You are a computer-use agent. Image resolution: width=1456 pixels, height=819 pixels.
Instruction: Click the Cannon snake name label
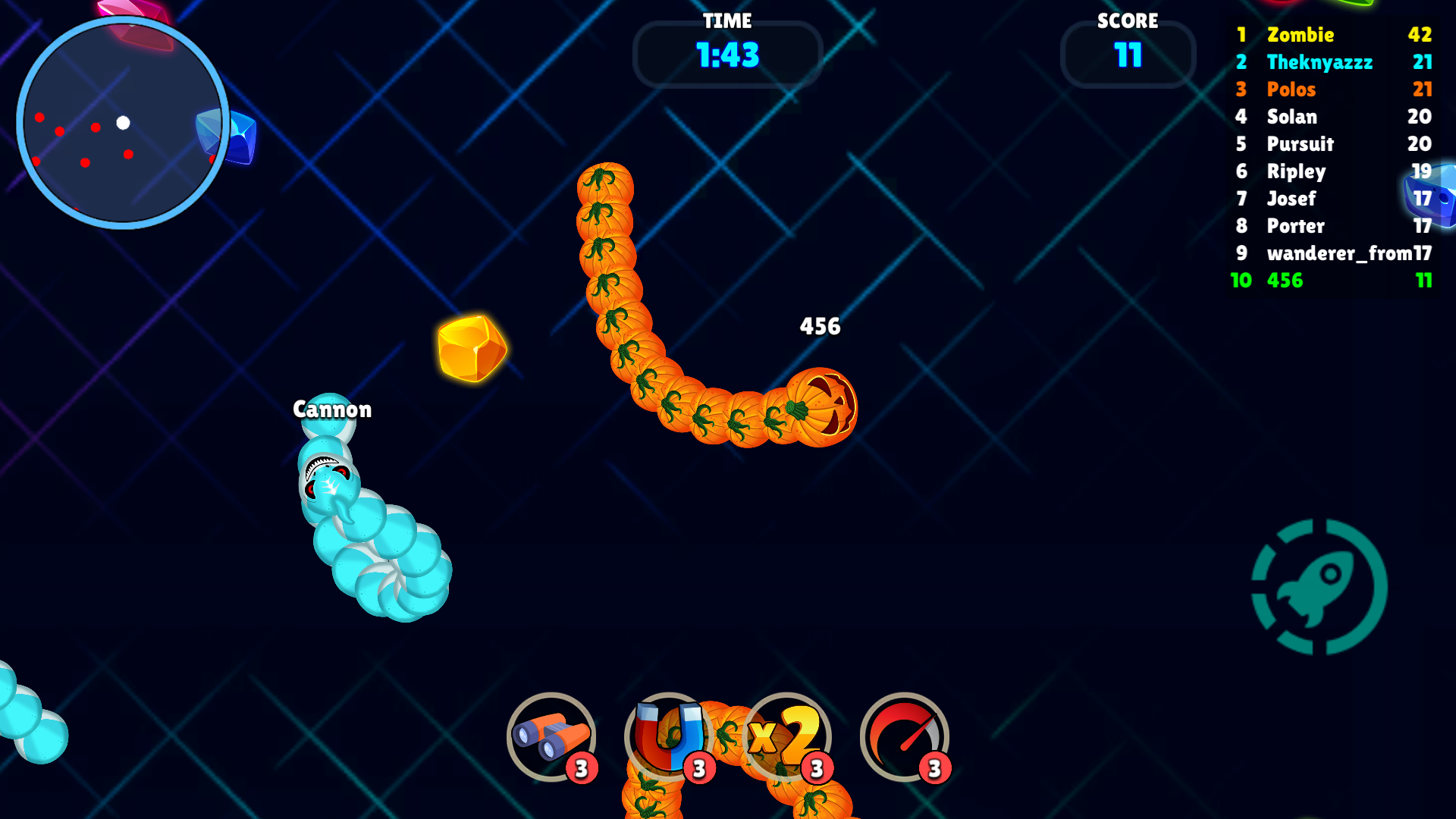pyautogui.click(x=332, y=409)
